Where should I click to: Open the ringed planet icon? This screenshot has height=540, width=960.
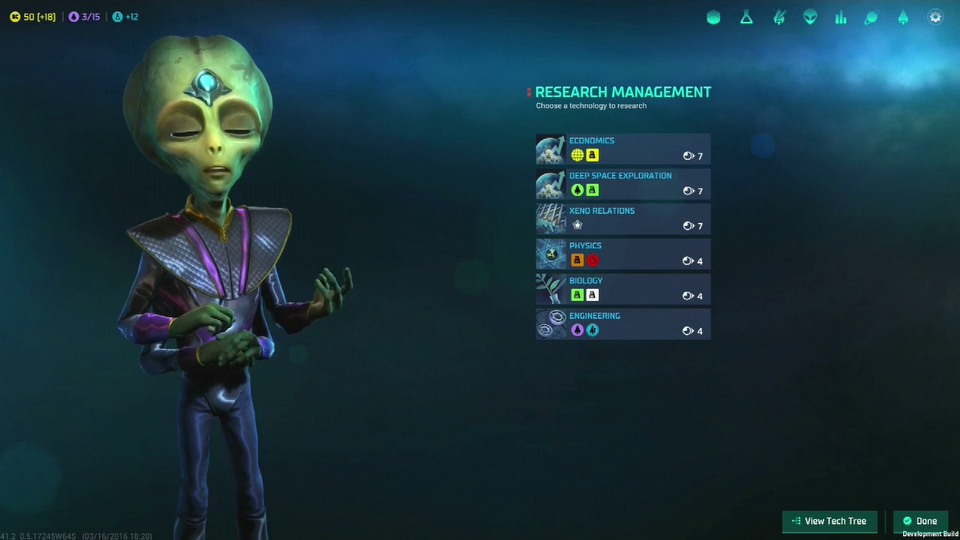click(x=871, y=18)
